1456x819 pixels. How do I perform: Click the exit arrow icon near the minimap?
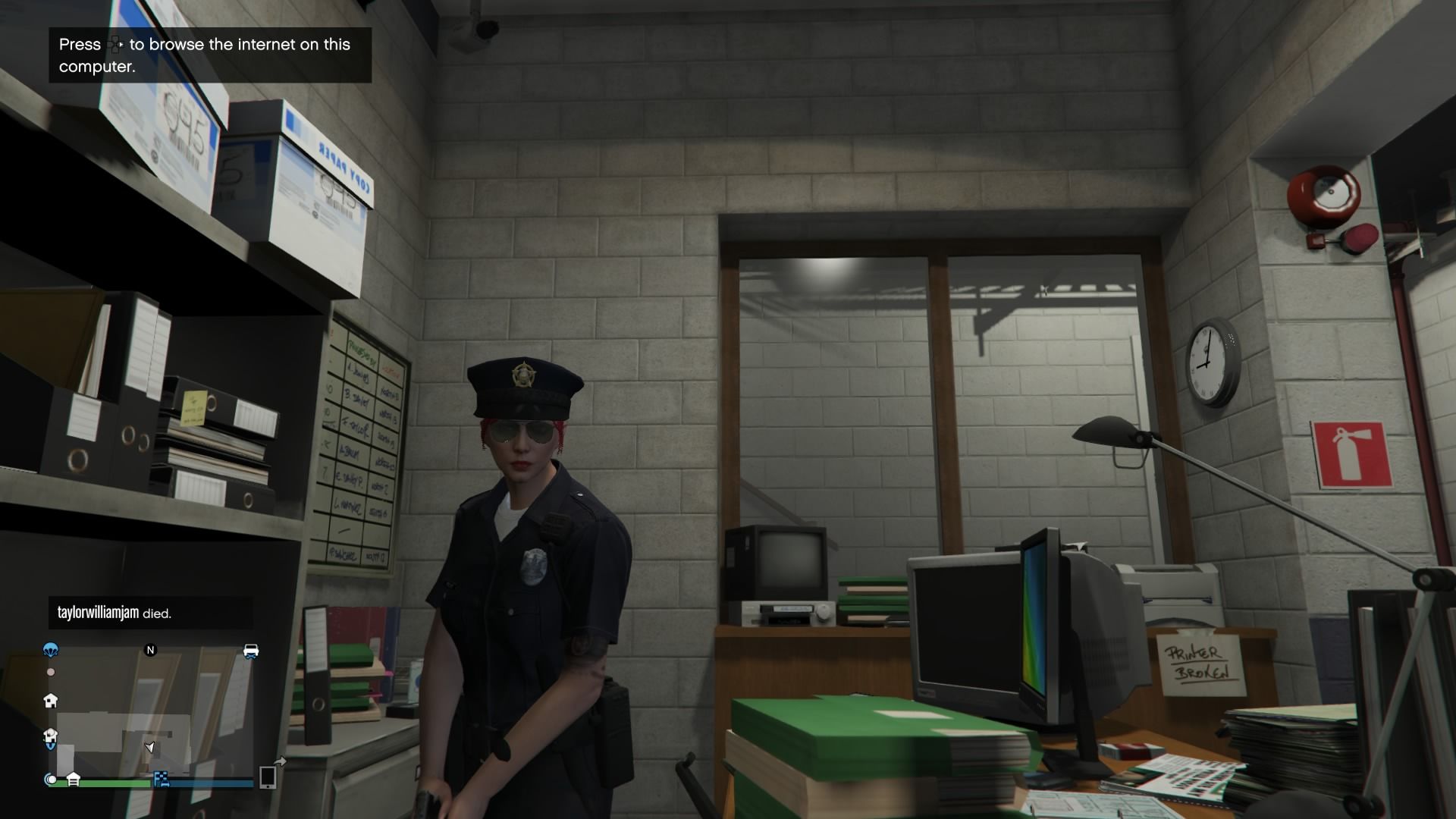click(x=281, y=761)
